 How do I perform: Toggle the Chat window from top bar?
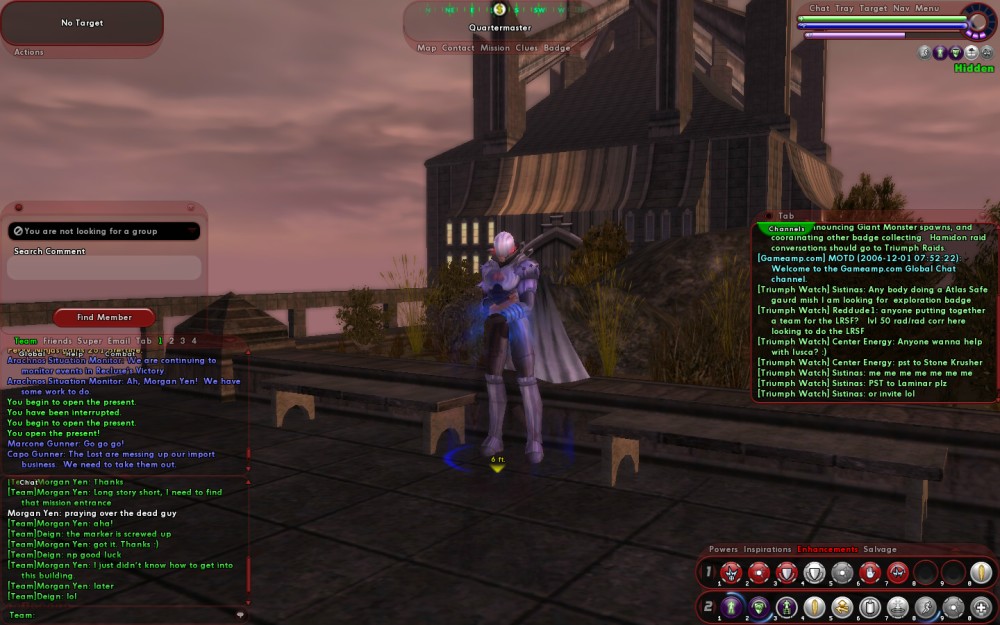tap(819, 8)
